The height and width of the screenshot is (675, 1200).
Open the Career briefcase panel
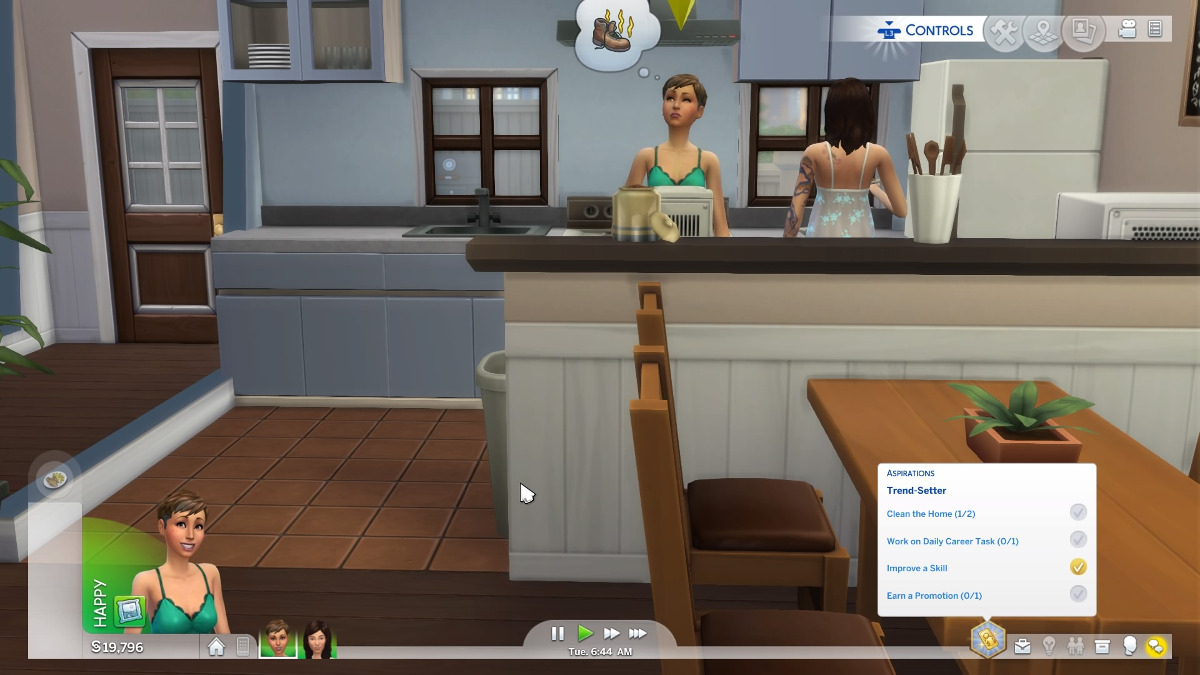coord(1022,646)
